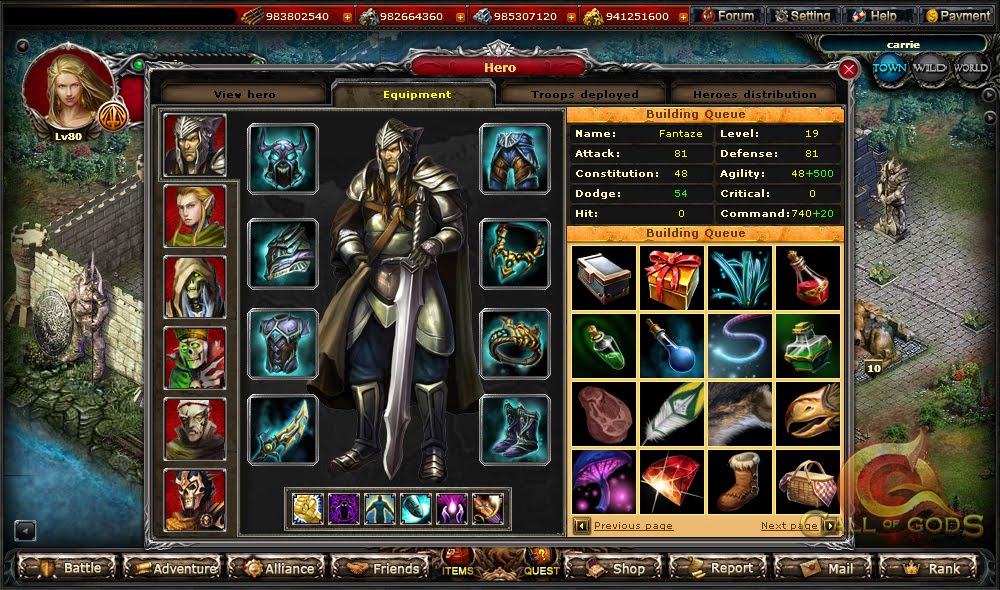Image resolution: width=1000 pixels, height=590 pixels.
Task: Click the equipped helmet slot
Action: (x=283, y=158)
